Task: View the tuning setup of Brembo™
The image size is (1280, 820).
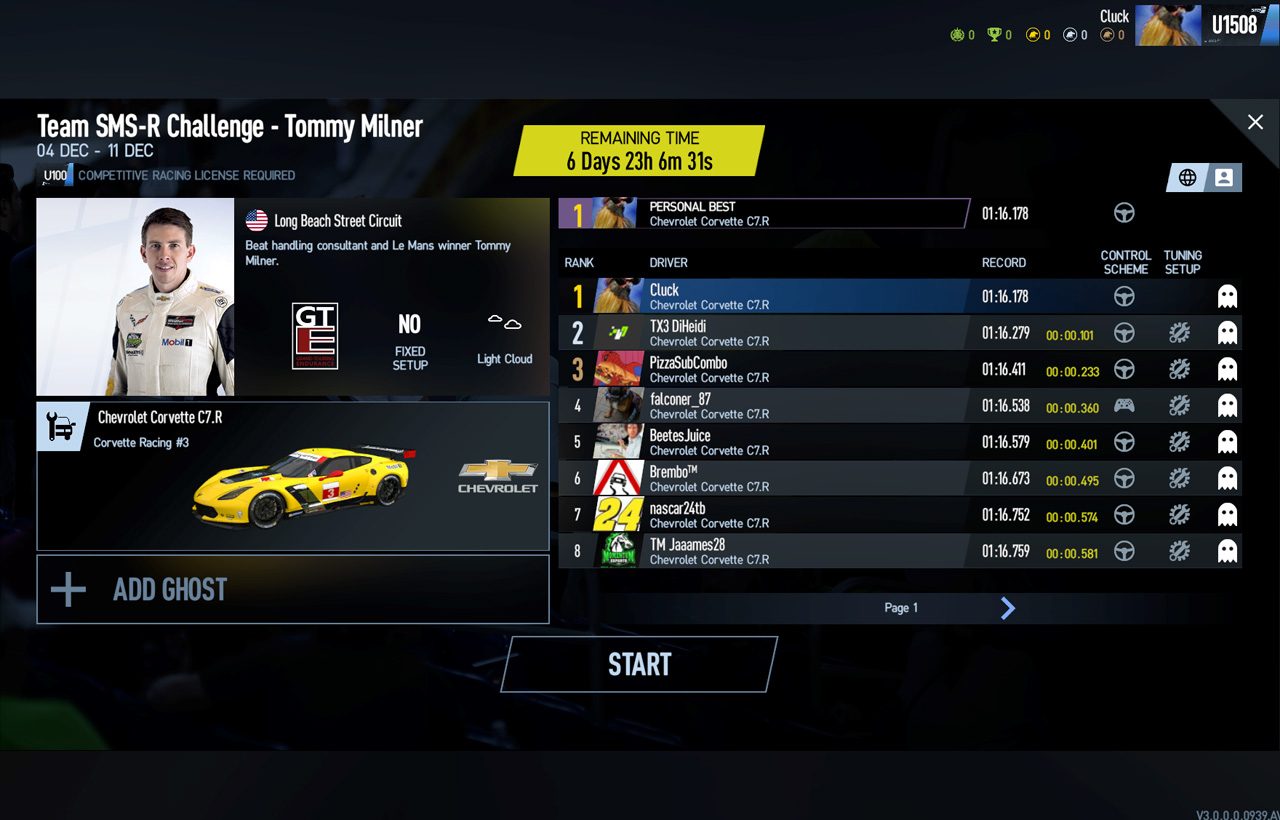Action: point(1179,479)
